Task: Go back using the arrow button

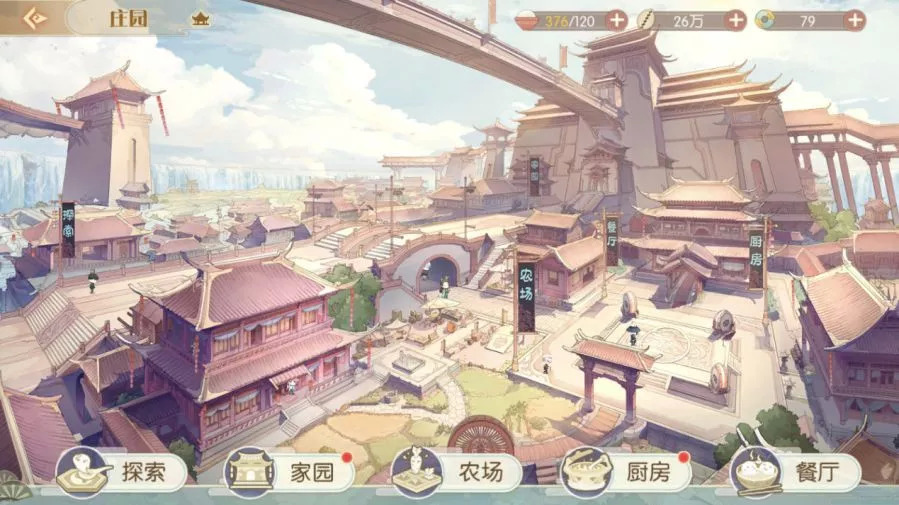Action: click(x=37, y=18)
